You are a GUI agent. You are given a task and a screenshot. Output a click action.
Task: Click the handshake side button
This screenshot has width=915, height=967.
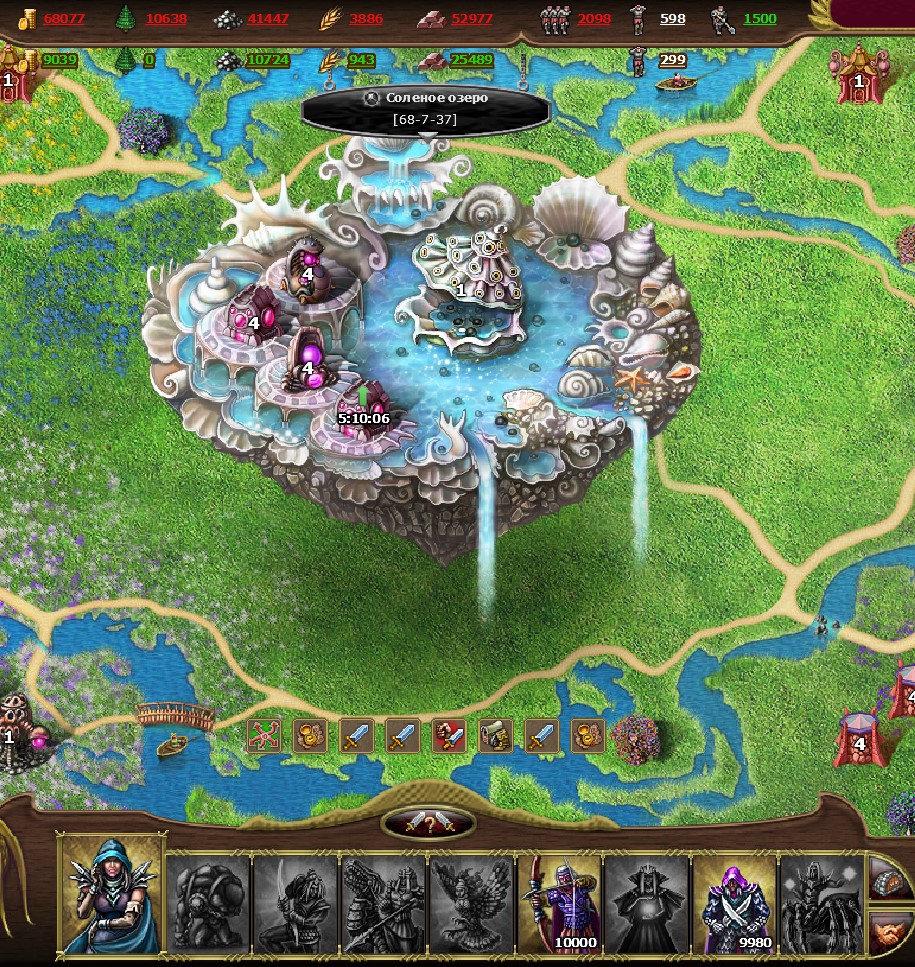(x=889, y=934)
